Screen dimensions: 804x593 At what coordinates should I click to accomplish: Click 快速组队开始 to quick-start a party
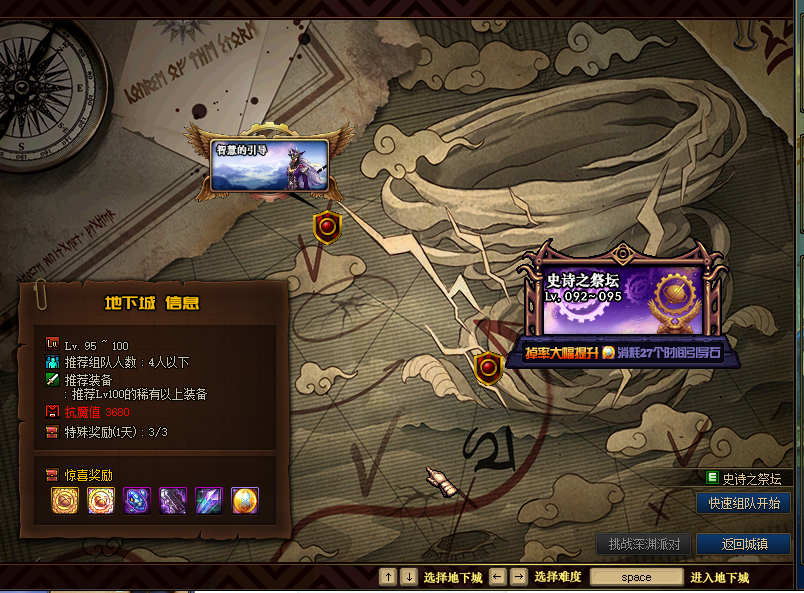(x=743, y=503)
